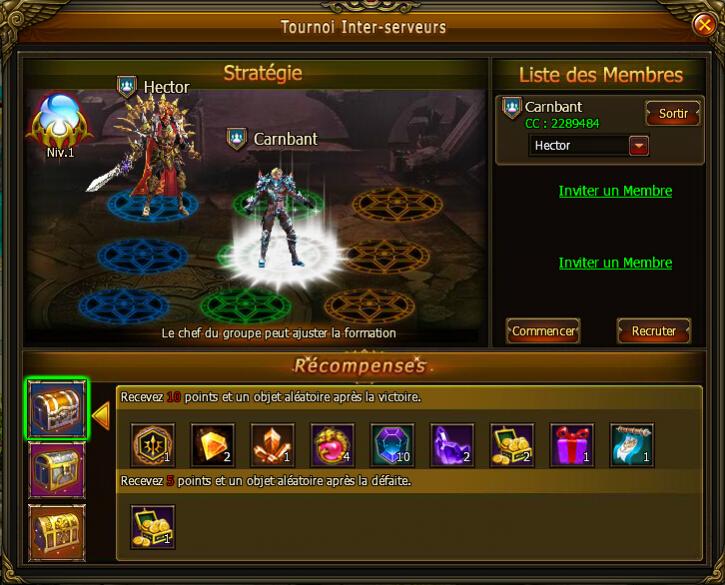
Task: Click the yellow arrow beside the reward list
Action: pyautogui.click(x=101, y=414)
